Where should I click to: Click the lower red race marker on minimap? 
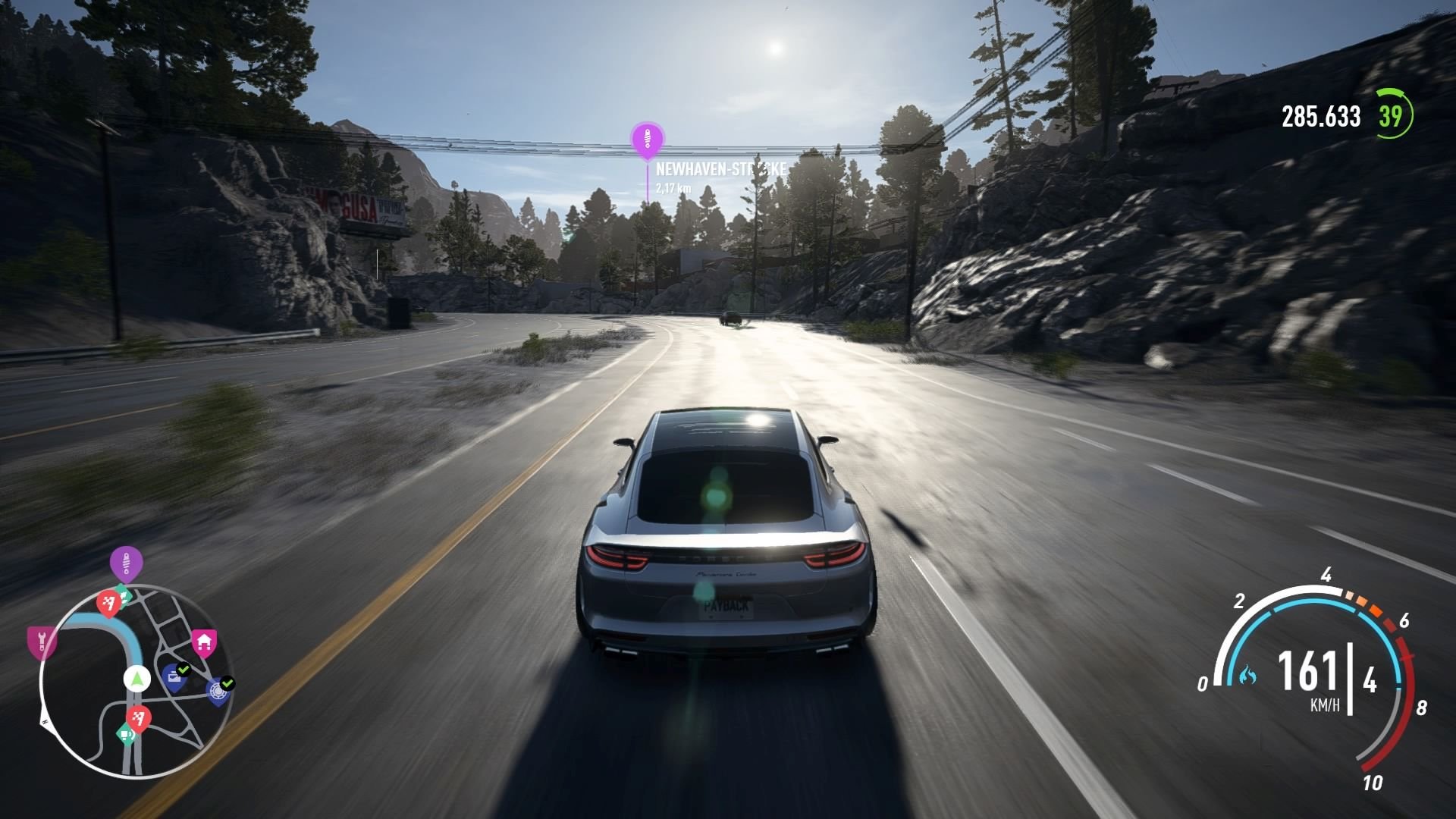click(139, 717)
